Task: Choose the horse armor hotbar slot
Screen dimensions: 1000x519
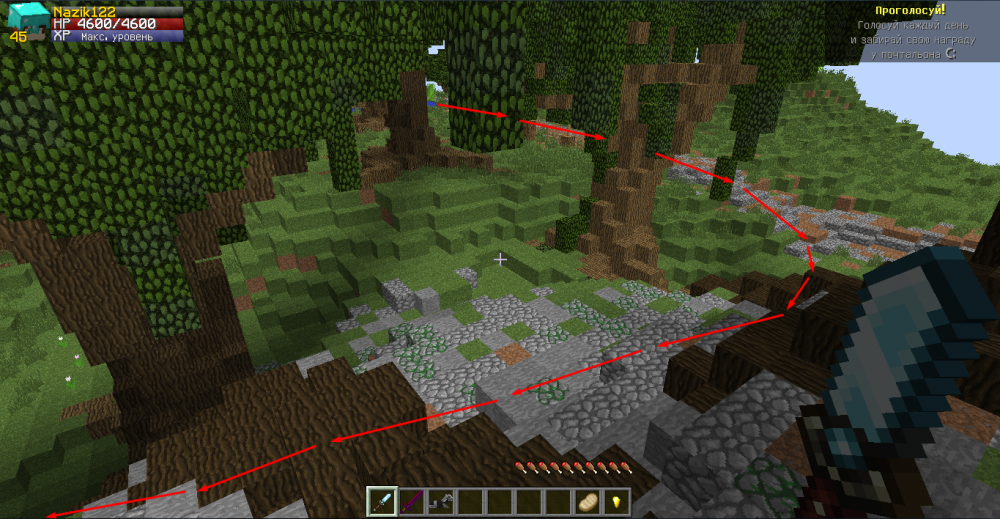Action: point(440,501)
